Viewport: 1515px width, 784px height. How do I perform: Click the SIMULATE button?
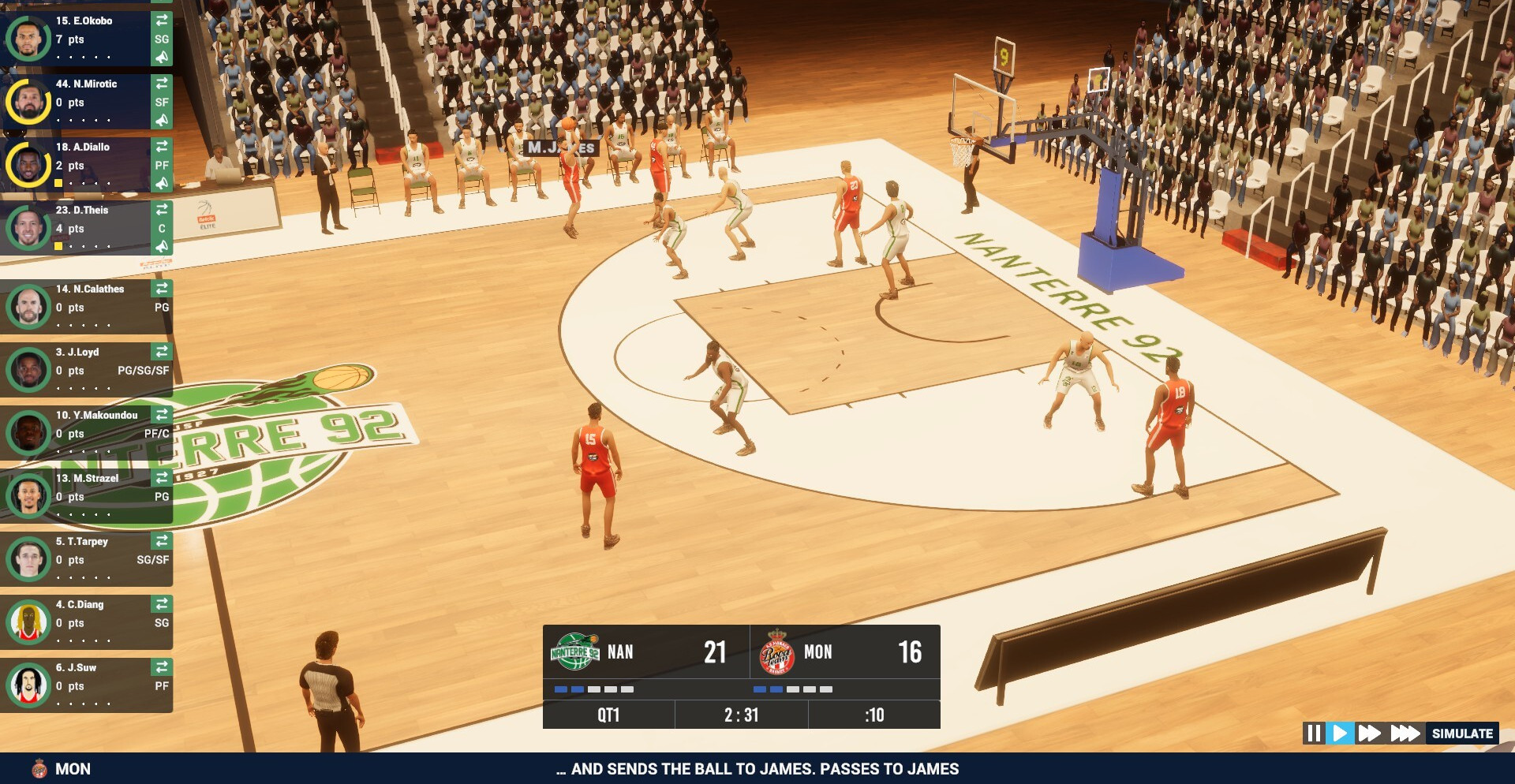point(1462,734)
